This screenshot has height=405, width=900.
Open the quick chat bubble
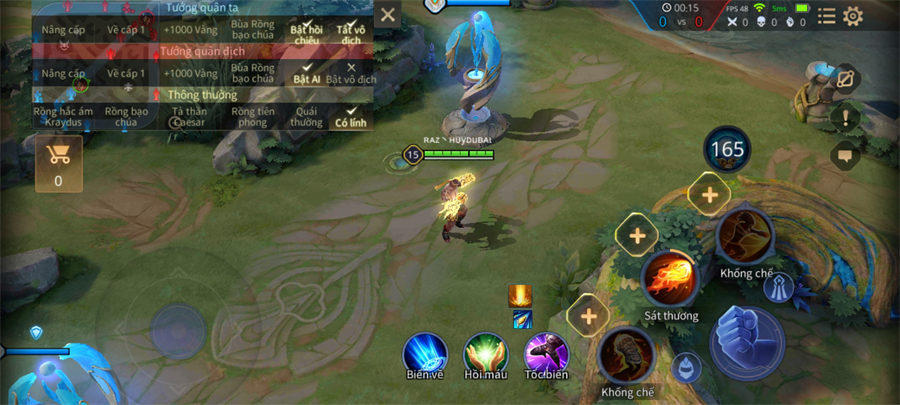pos(846,155)
